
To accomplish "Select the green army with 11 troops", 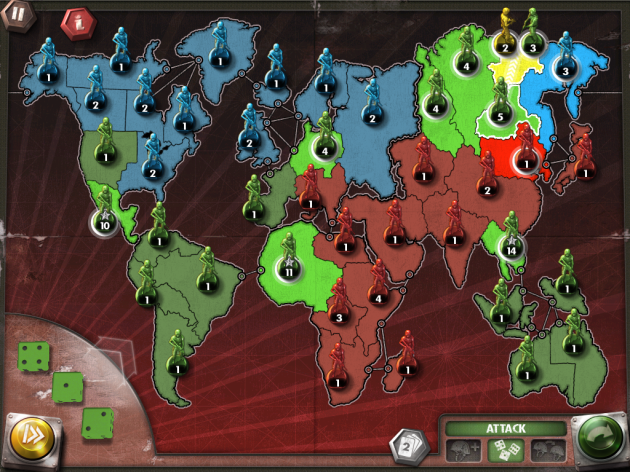I will click(290, 260).
